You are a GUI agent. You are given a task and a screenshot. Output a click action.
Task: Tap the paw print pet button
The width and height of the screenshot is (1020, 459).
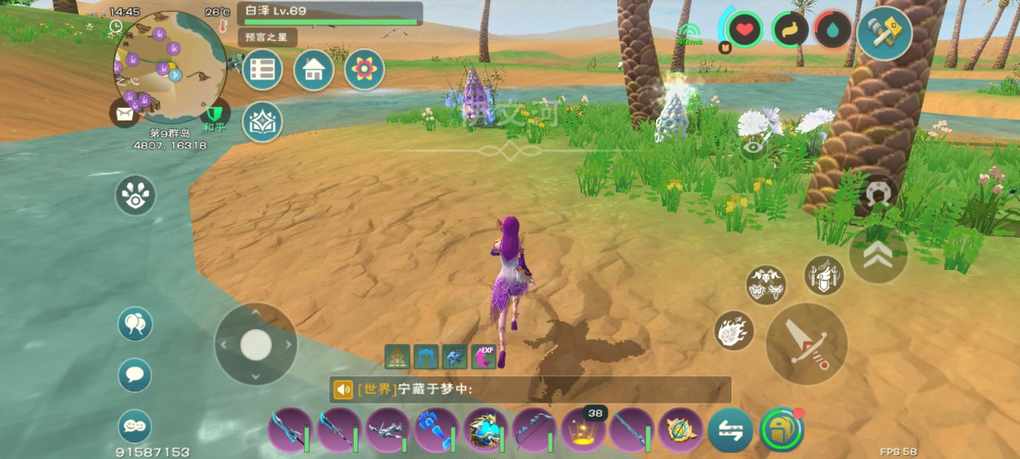pos(135,195)
